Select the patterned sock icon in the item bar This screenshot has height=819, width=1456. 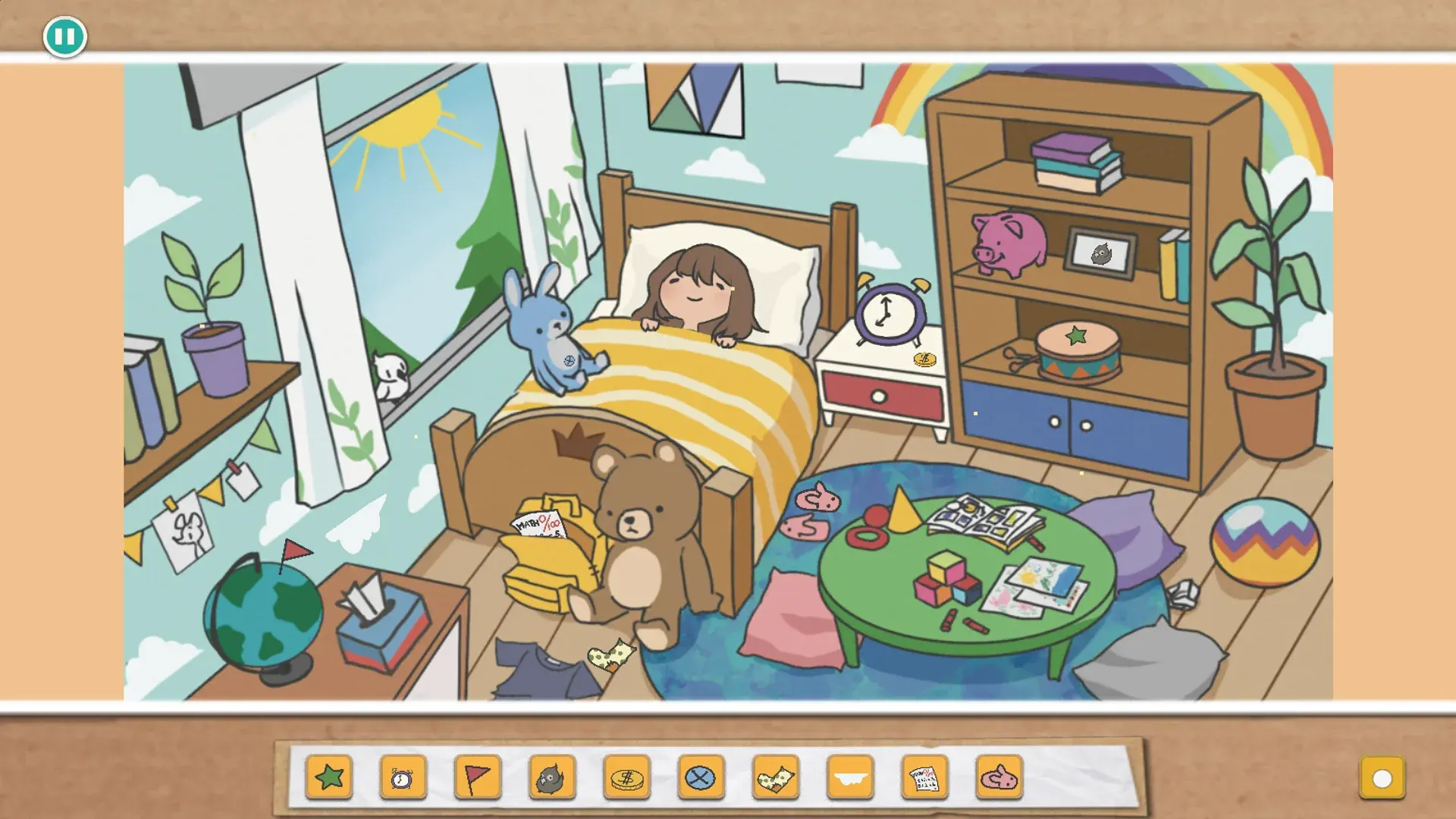click(x=775, y=777)
